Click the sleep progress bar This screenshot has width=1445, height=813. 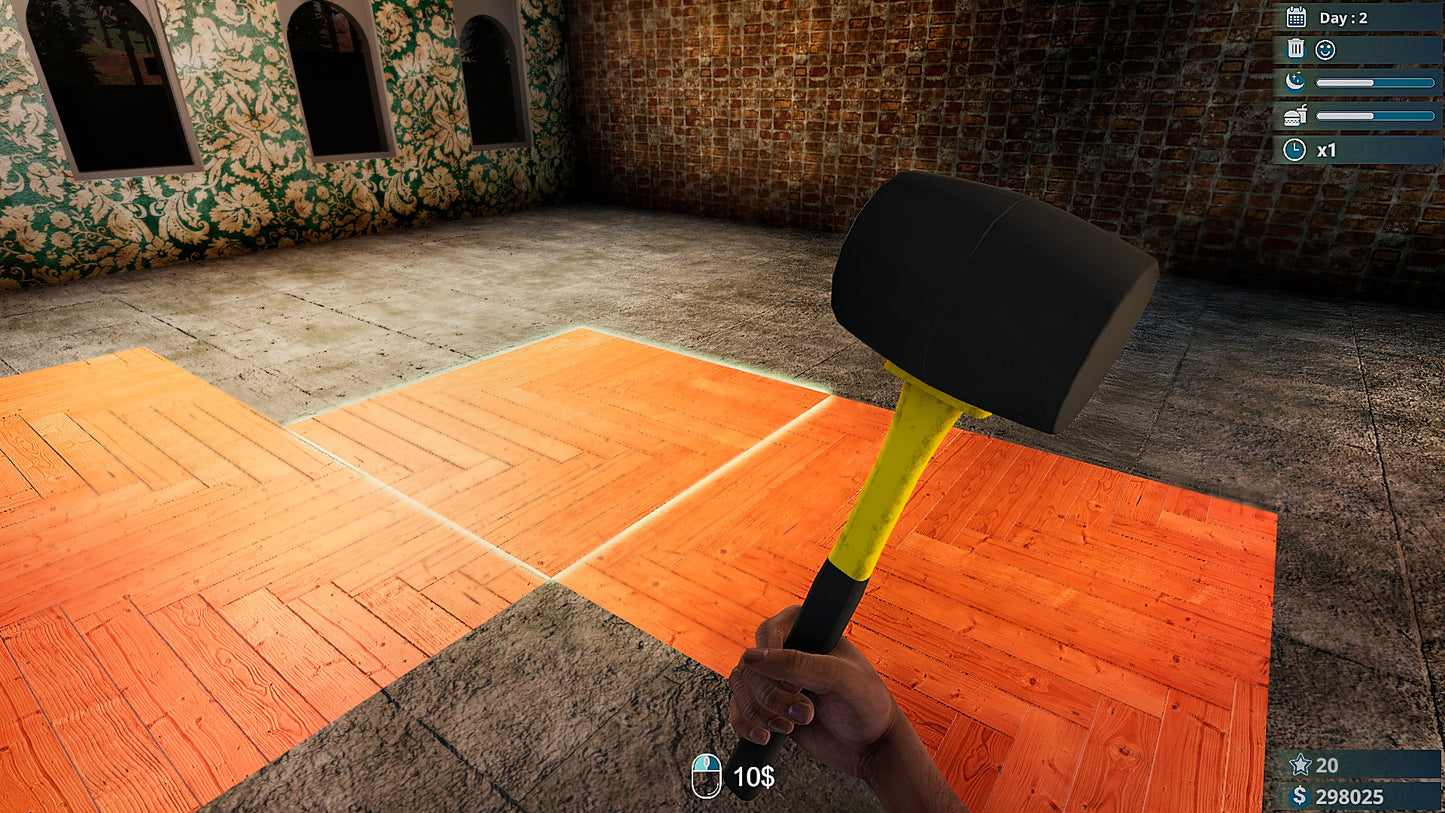pyautogui.click(x=1375, y=82)
